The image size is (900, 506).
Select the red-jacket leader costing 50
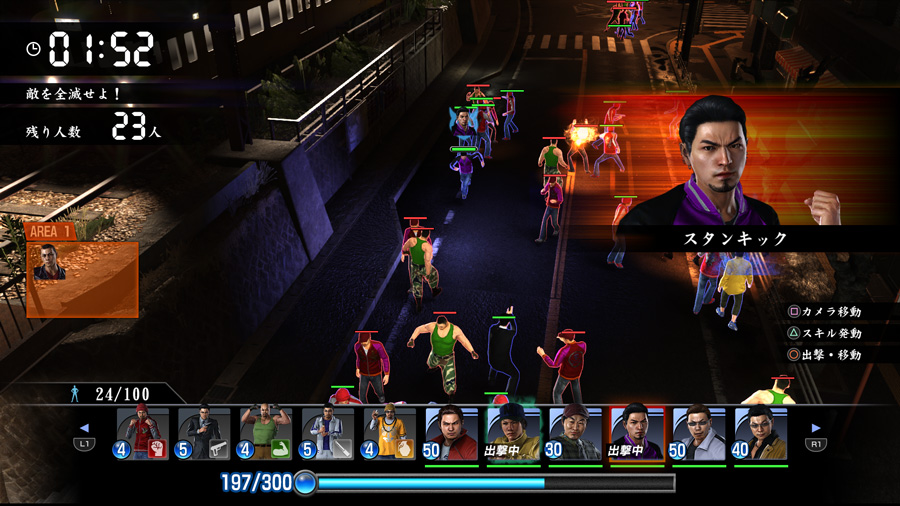tap(452, 433)
